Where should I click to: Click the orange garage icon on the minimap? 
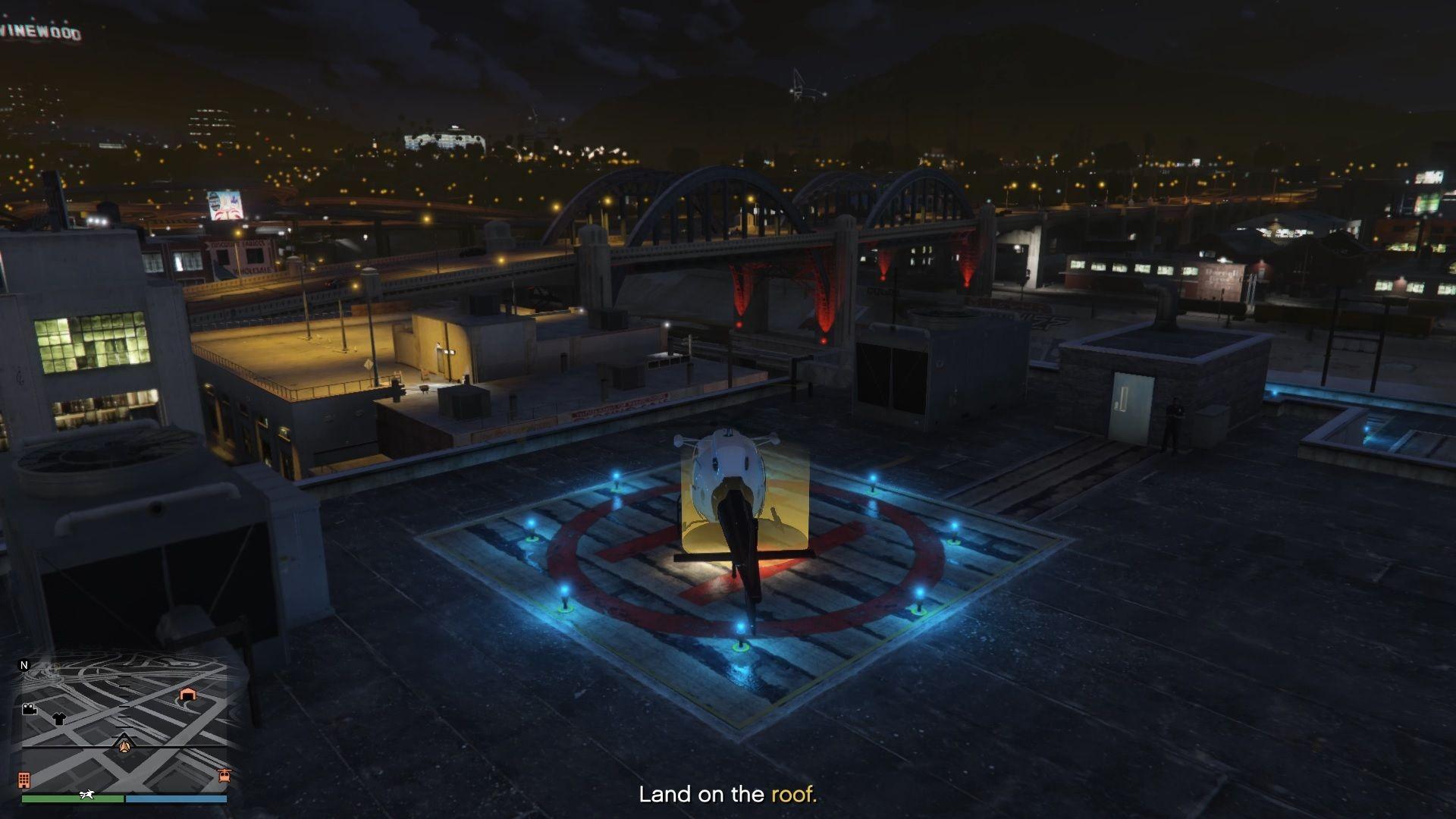point(187,695)
